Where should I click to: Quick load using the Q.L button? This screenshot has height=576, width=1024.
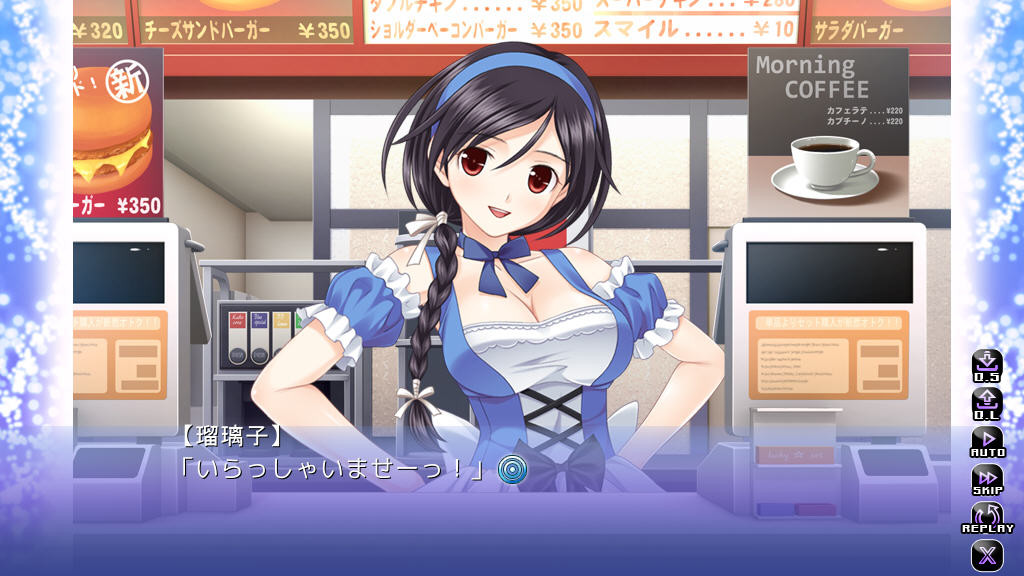click(x=987, y=404)
